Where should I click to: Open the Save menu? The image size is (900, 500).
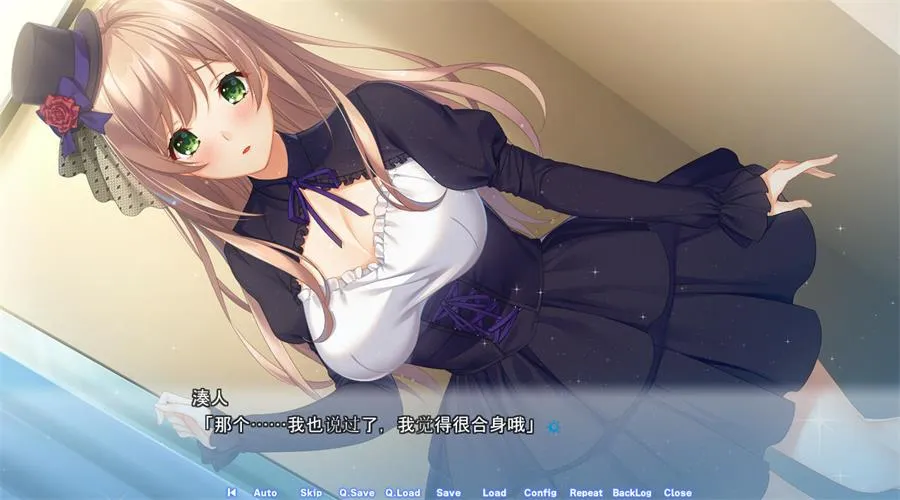[x=448, y=492]
